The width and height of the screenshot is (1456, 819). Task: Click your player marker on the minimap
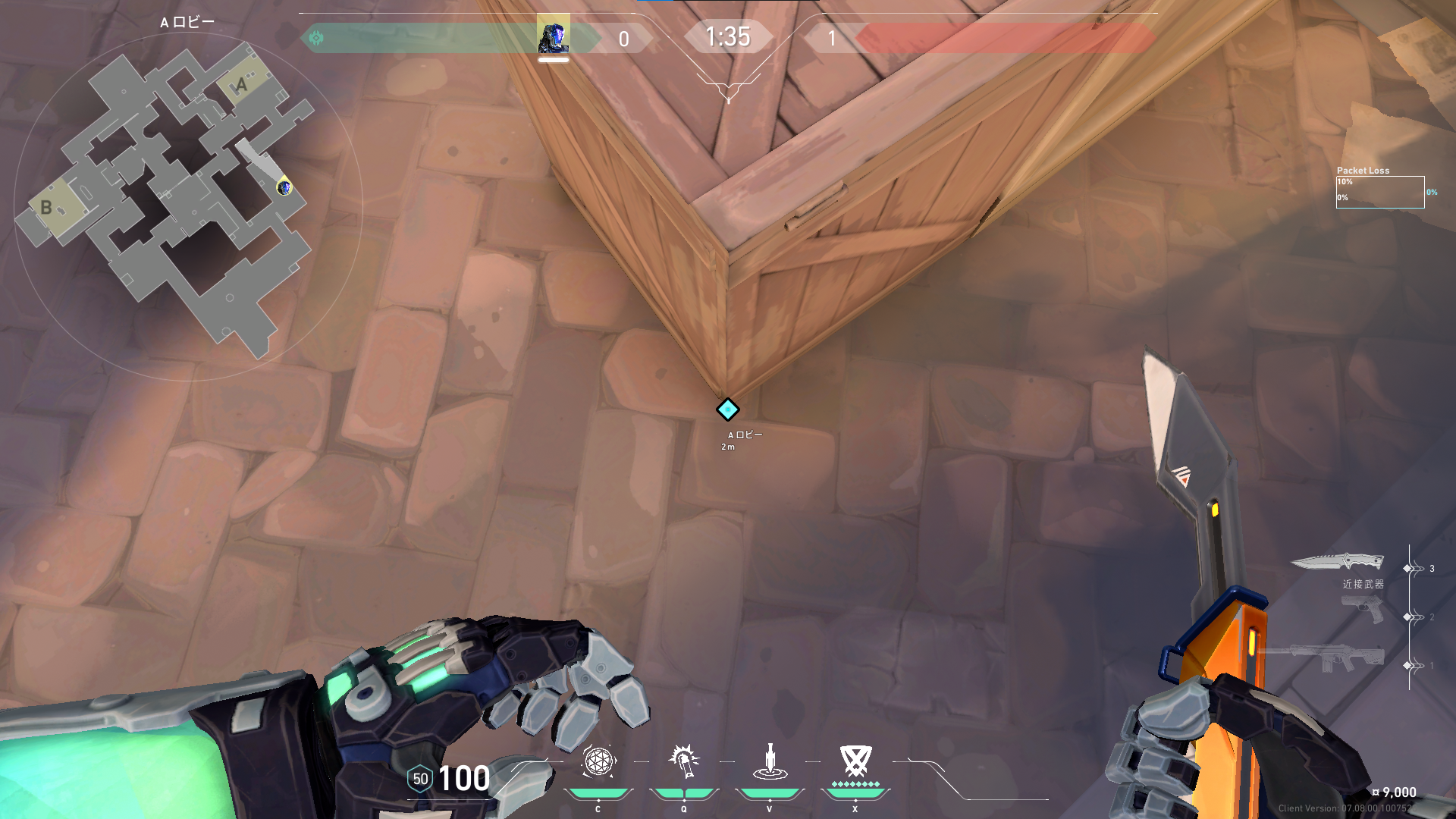[284, 187]
